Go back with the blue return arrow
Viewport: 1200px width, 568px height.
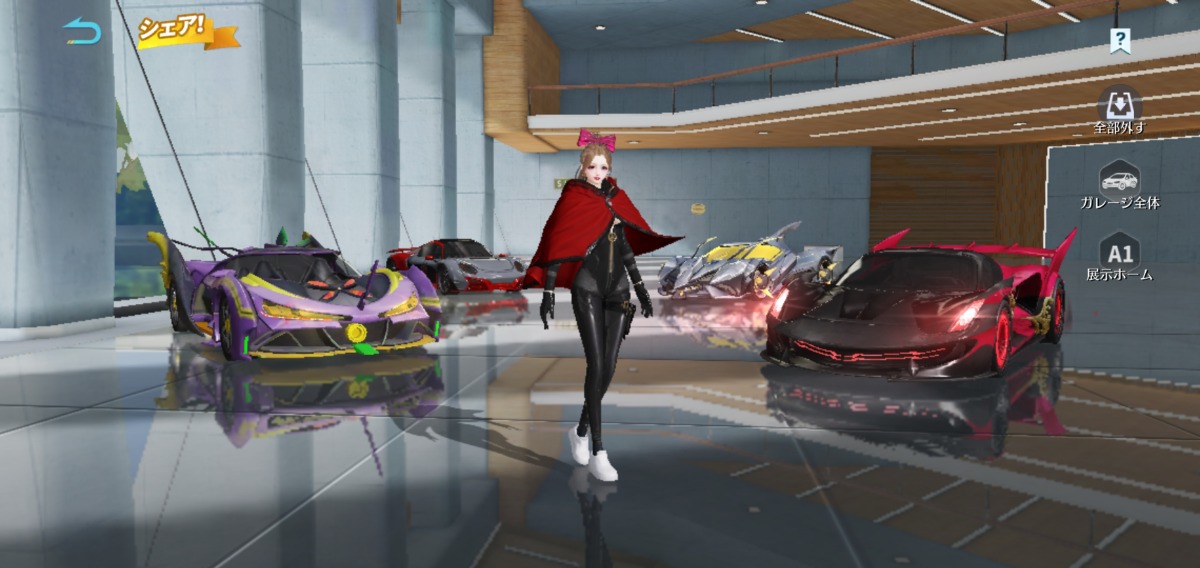click(83, 32)
